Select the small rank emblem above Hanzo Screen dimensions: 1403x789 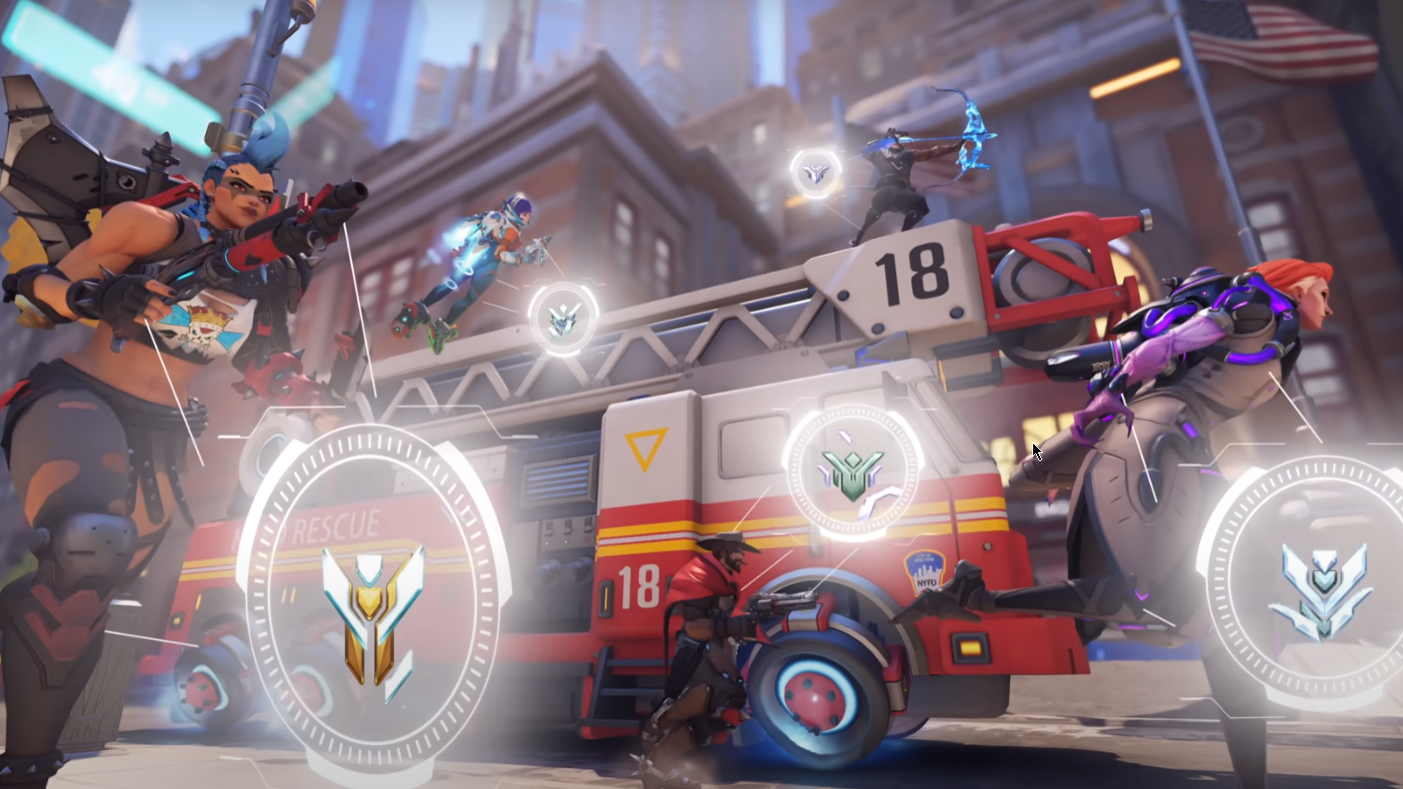(815, 173)
